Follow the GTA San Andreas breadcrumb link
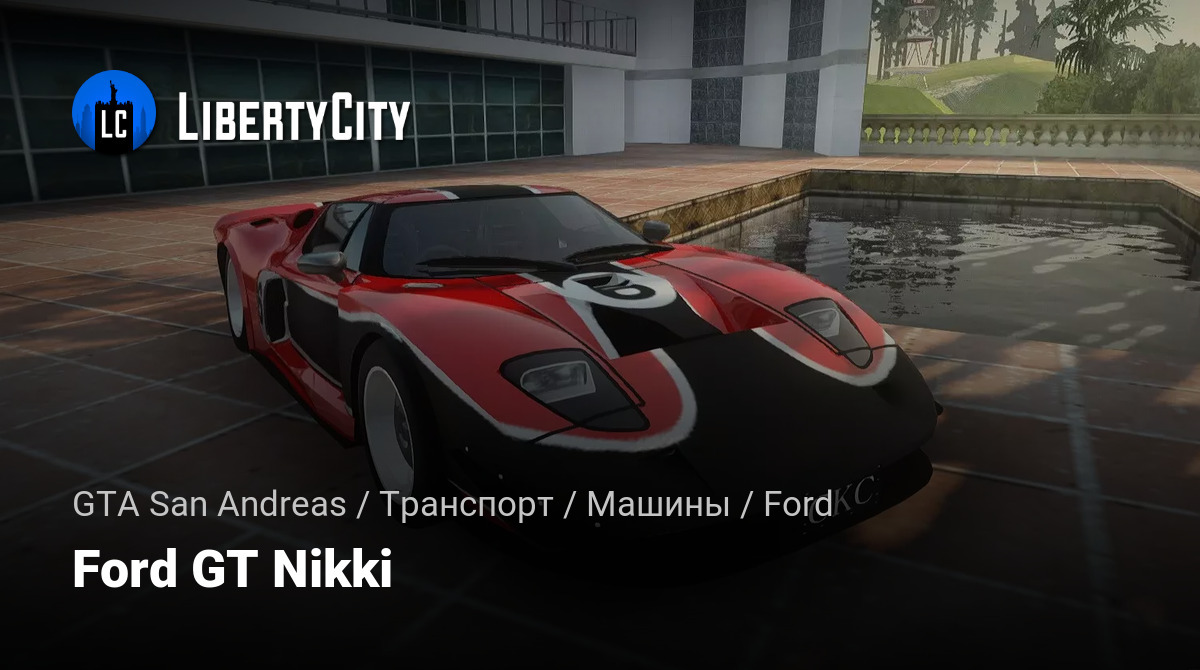 click(209, 505)
